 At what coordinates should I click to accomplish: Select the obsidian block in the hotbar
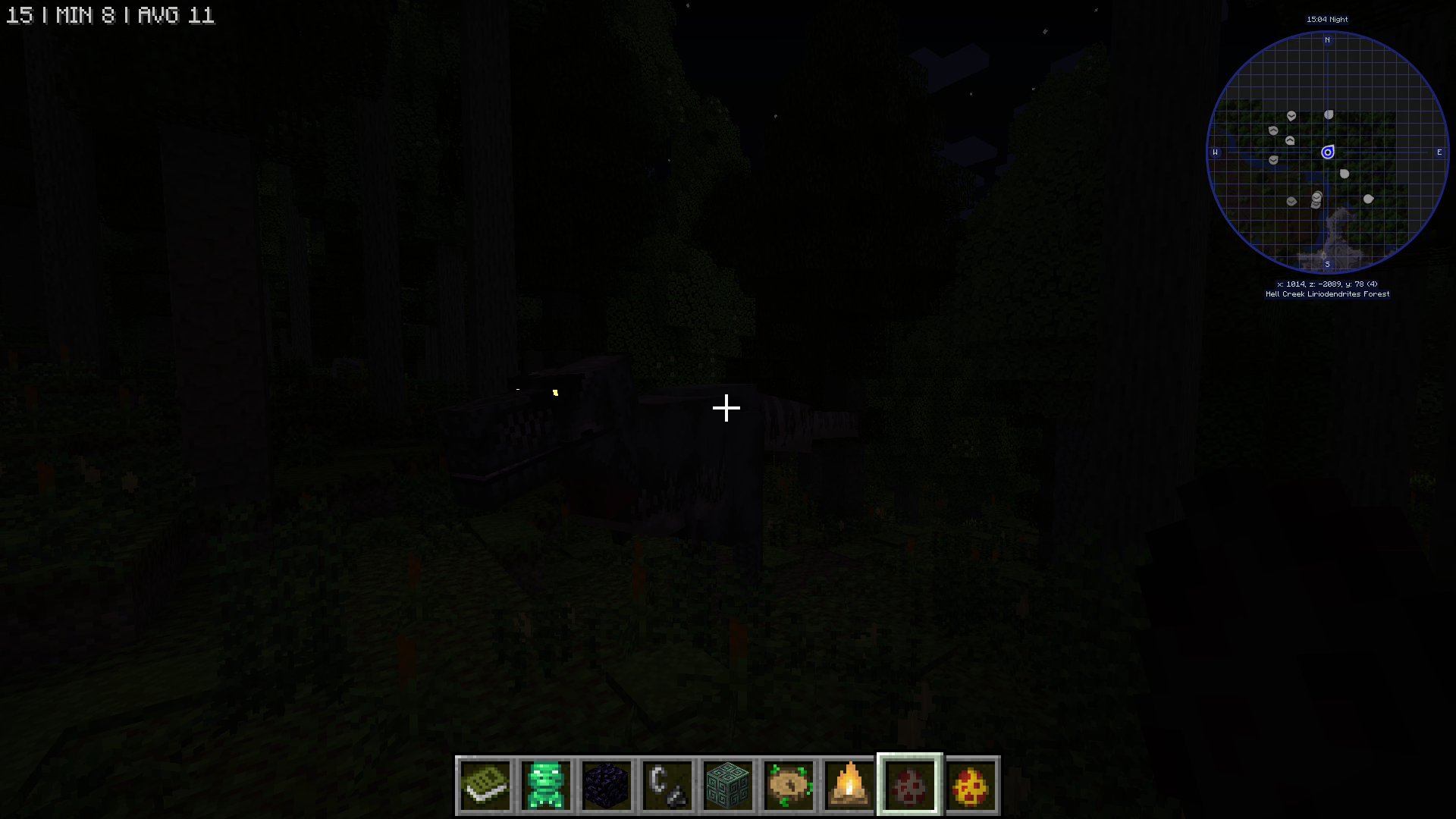(605, 786)
